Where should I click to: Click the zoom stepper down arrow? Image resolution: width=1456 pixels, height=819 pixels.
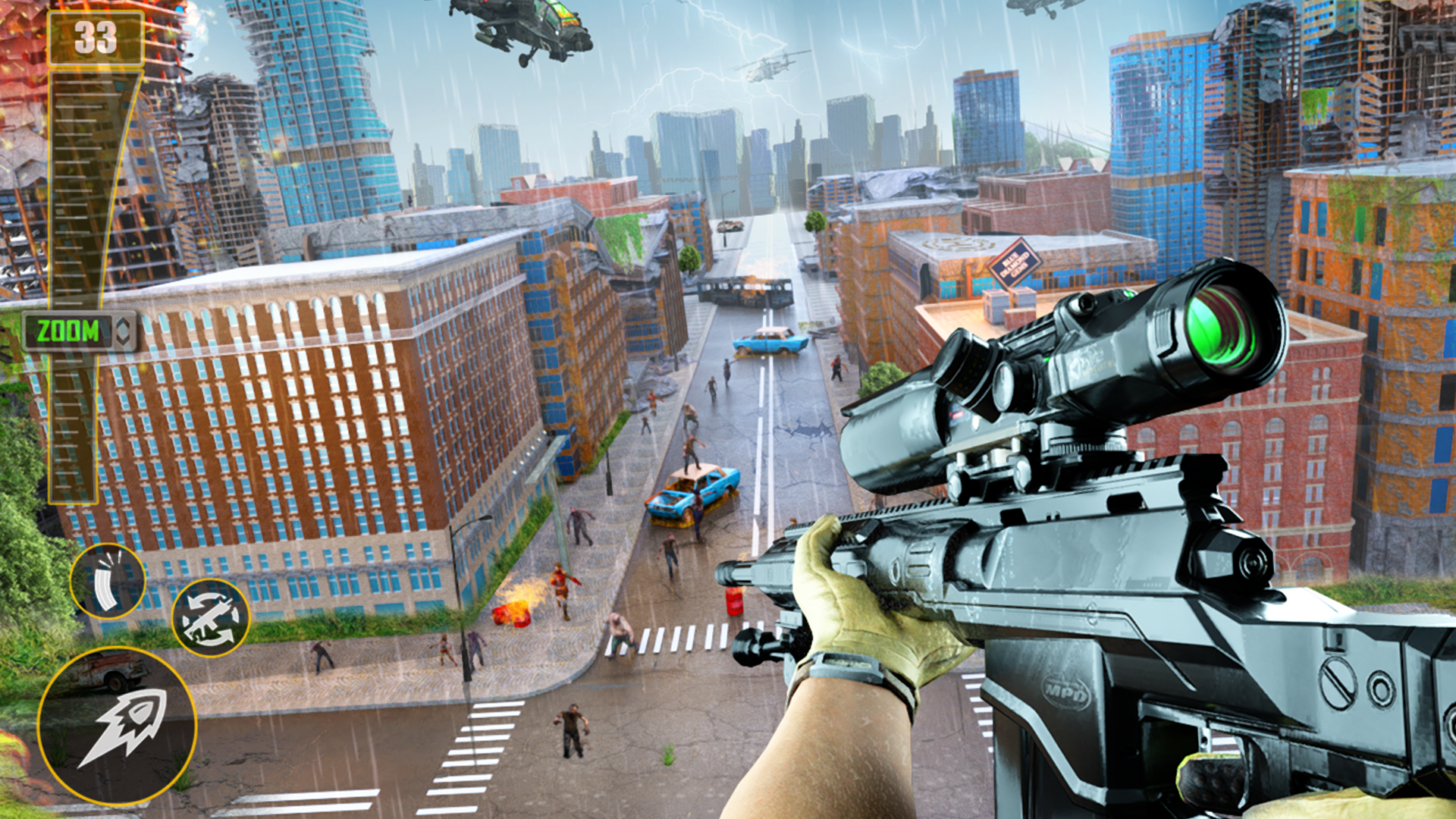click(123, 341)
